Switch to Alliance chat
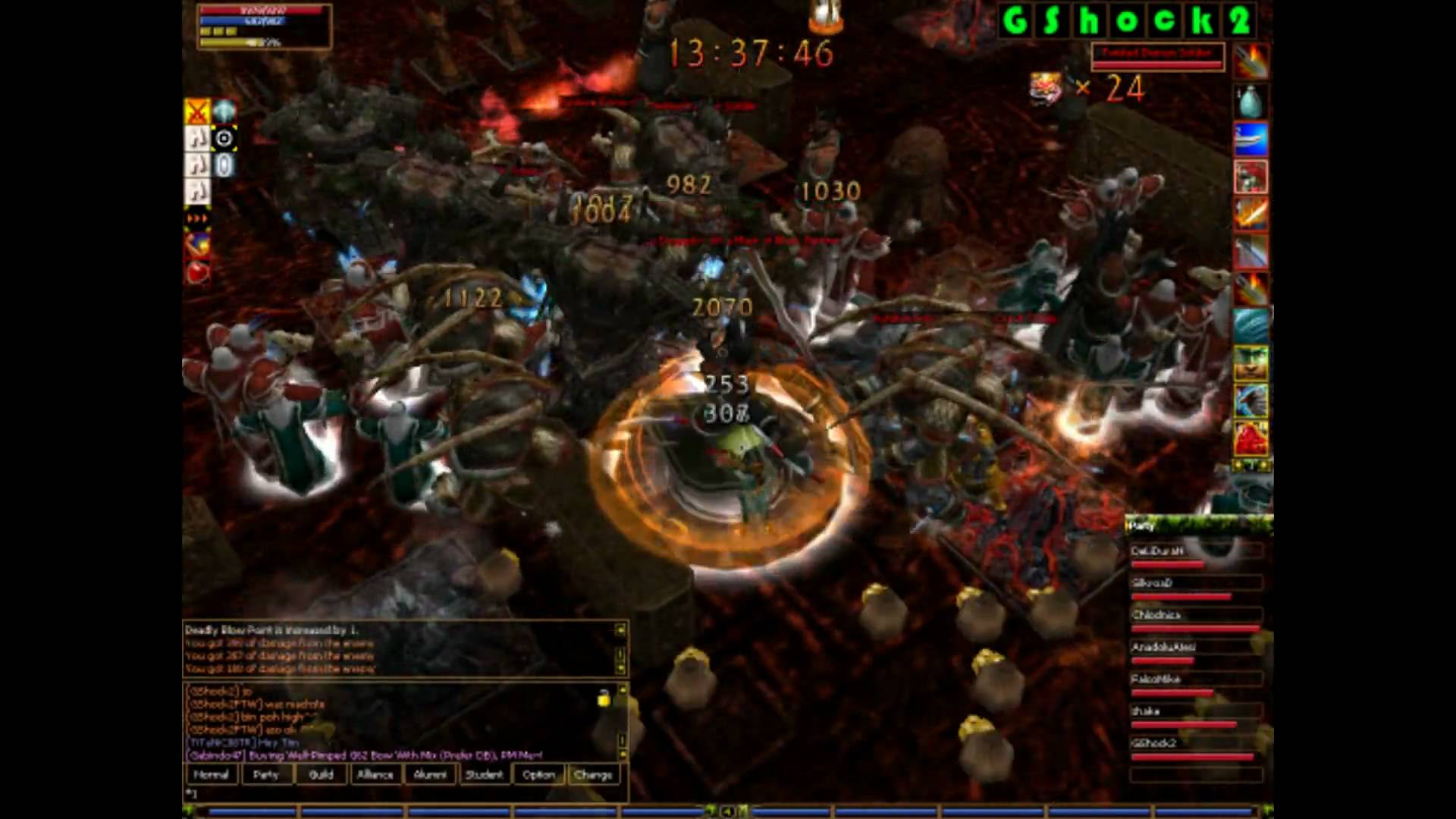 (375, 774)
